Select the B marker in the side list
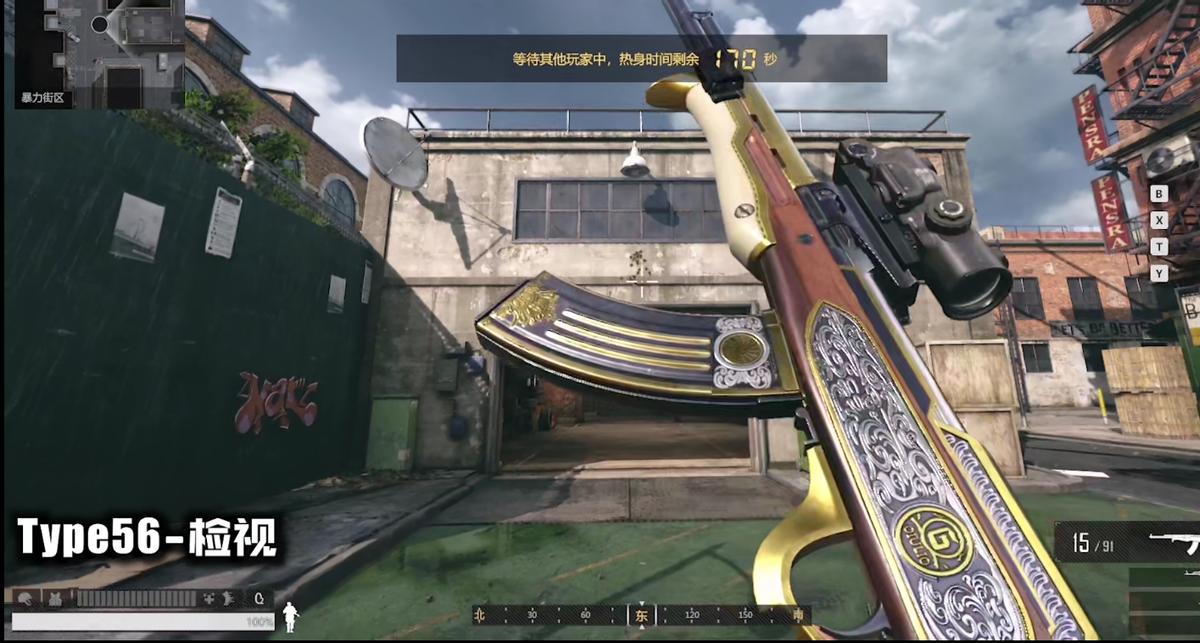The image size is (1200, 643). point(1159,193)
